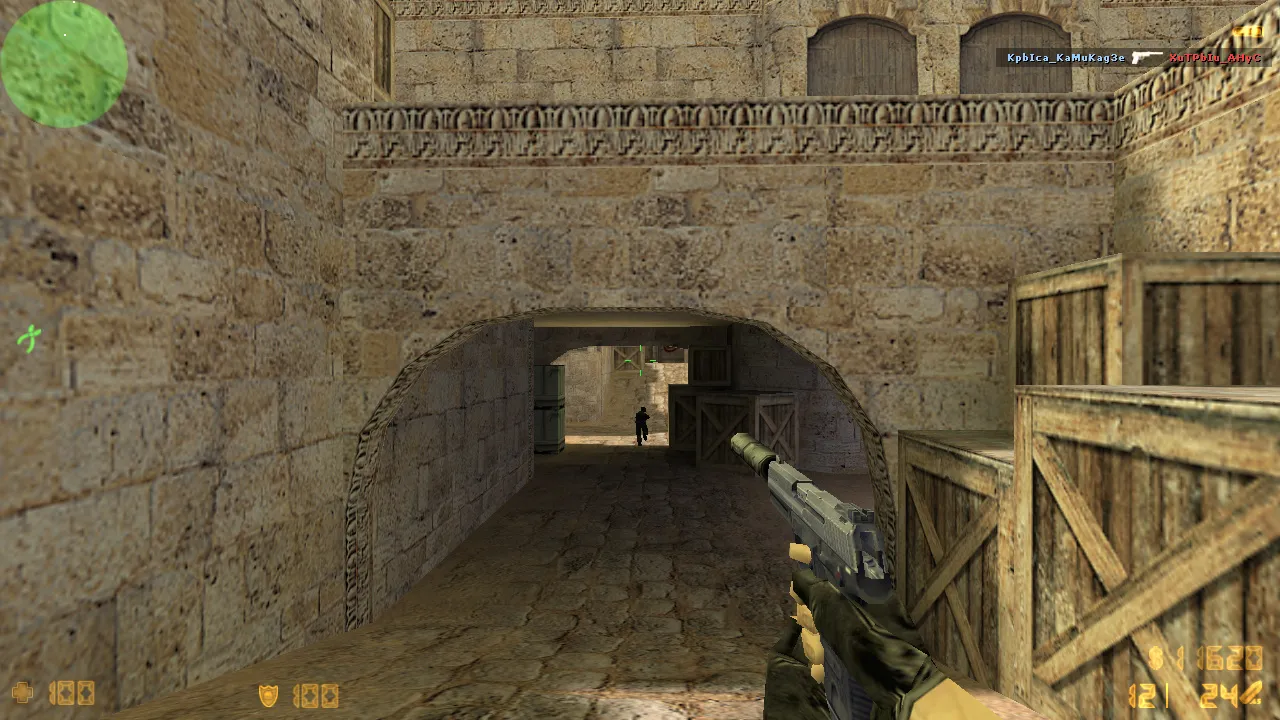Select the green defuse kit pliers icon
This screenshot has width=1280, height=720.
(x=29, y=339)
